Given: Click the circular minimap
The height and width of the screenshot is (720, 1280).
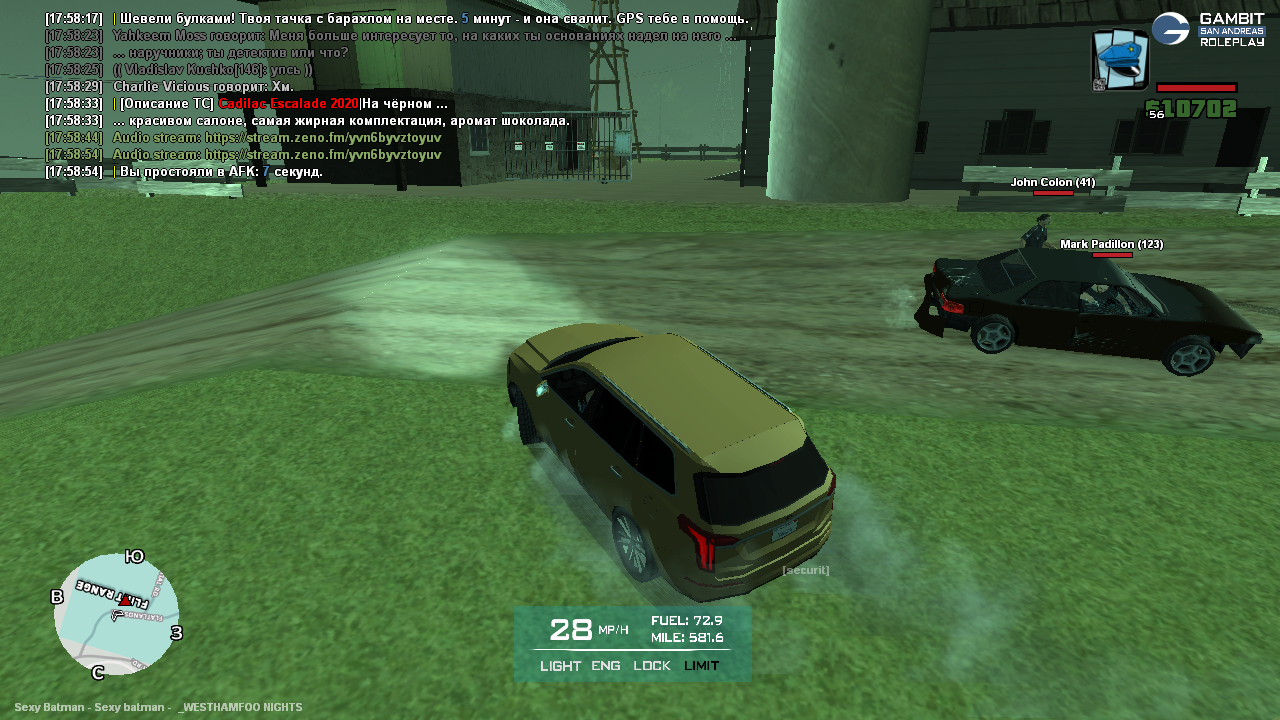Looking at the screenshot, I should tap(116, 614).
